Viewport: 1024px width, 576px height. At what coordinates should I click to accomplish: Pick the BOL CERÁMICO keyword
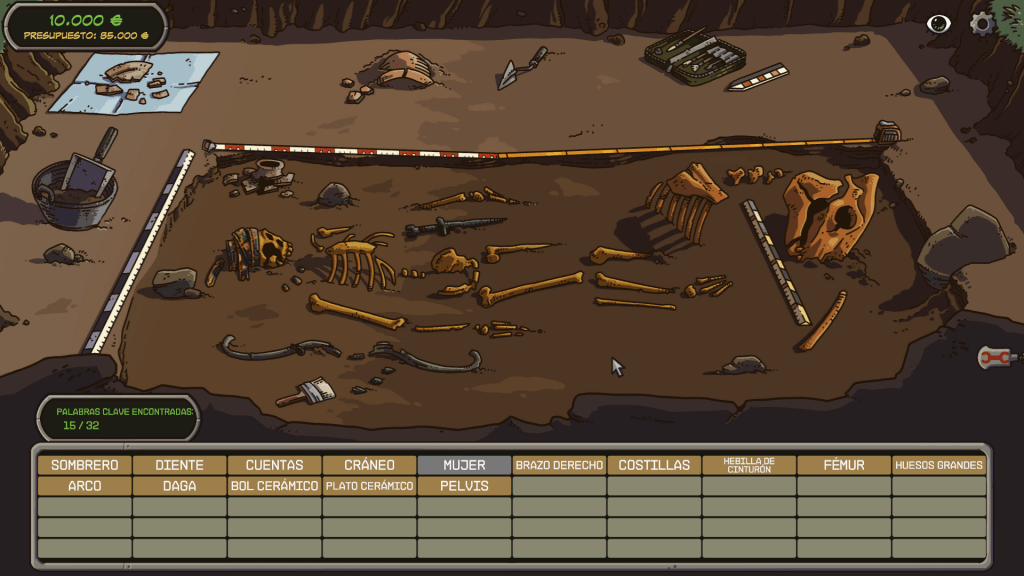coord(275,486)
